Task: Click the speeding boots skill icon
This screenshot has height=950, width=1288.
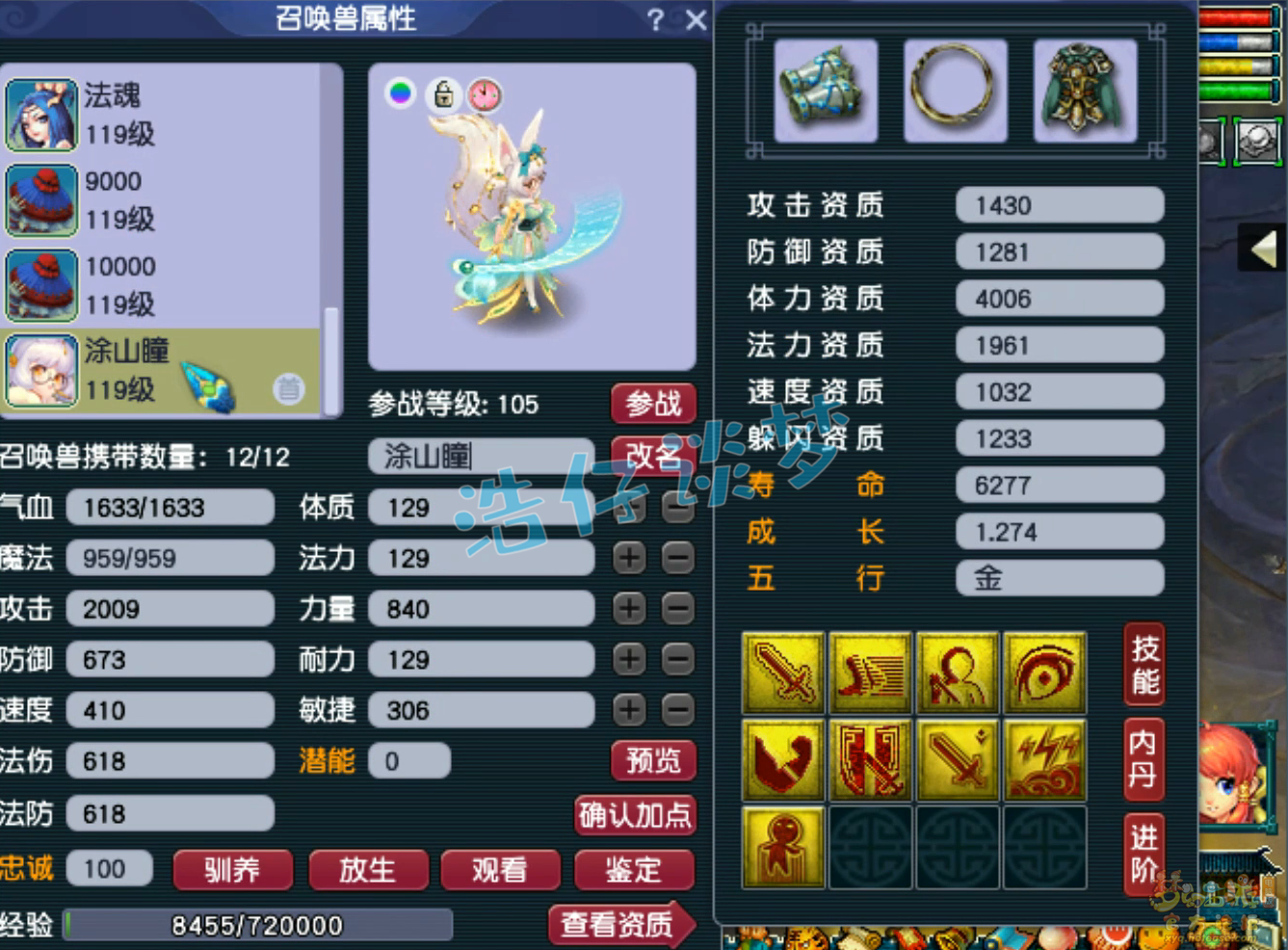Action: (x=870, y=672)
